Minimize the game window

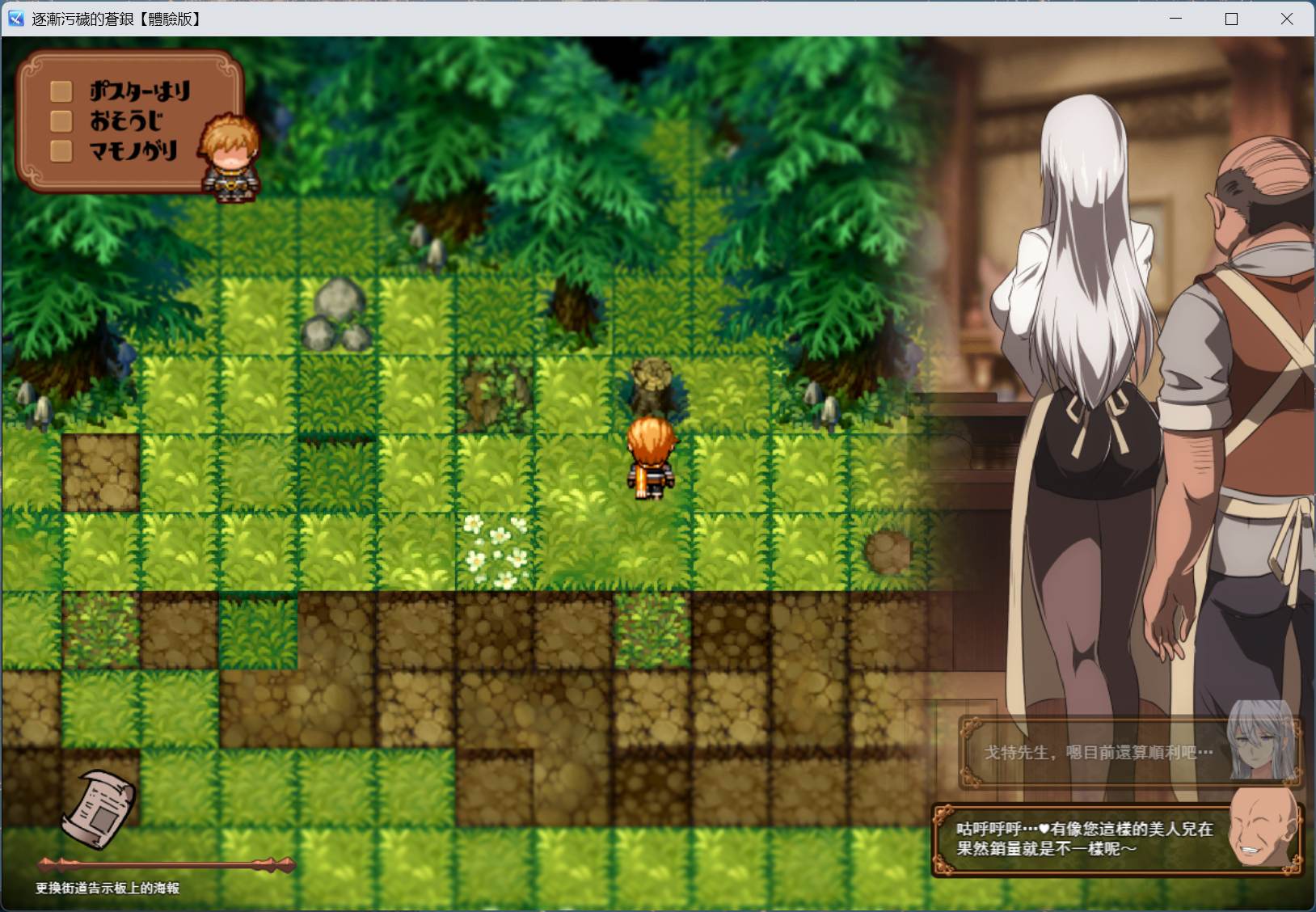[1176, 19]
